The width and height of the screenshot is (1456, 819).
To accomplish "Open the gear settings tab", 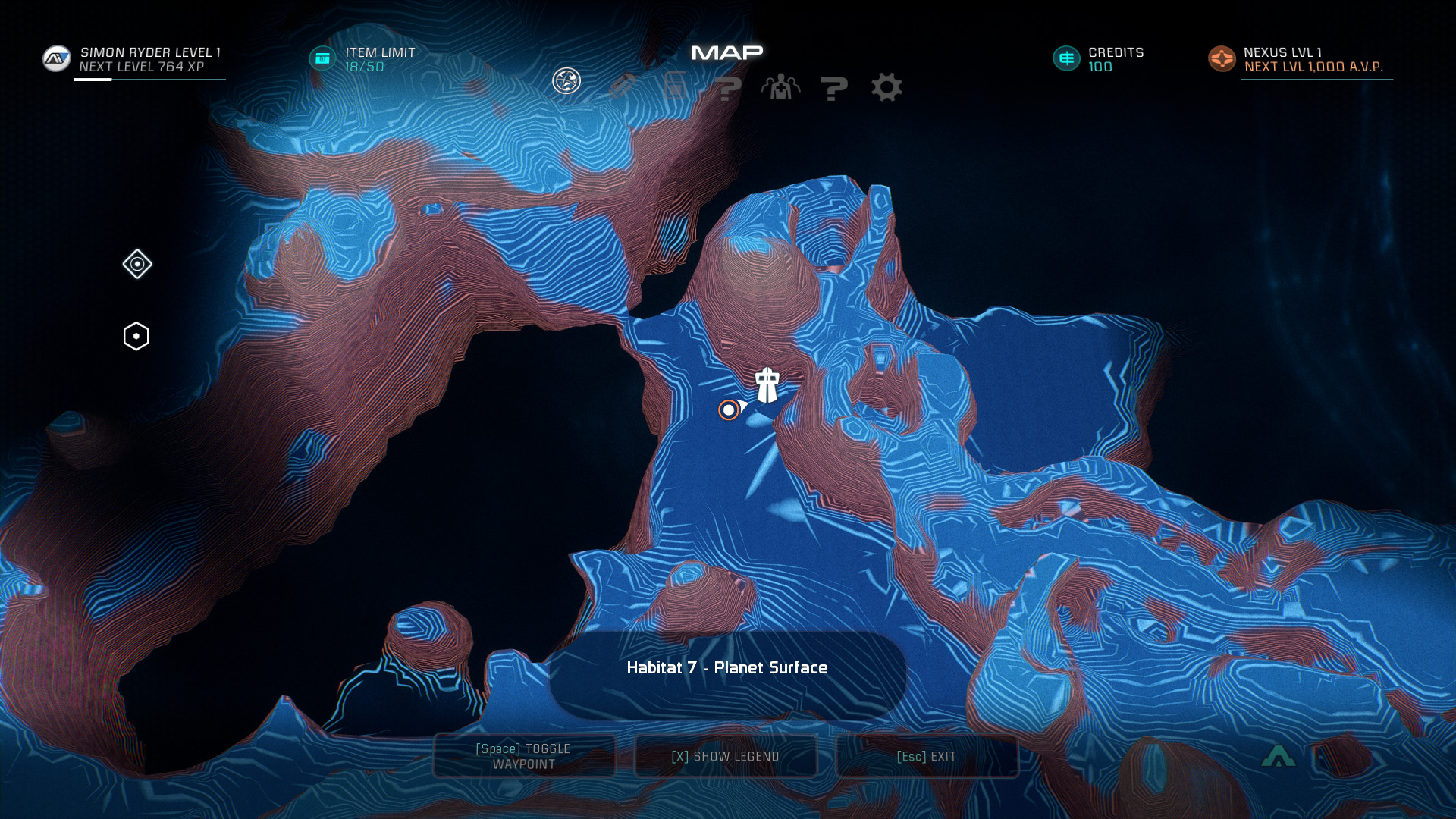I will [x=886, y=87].
